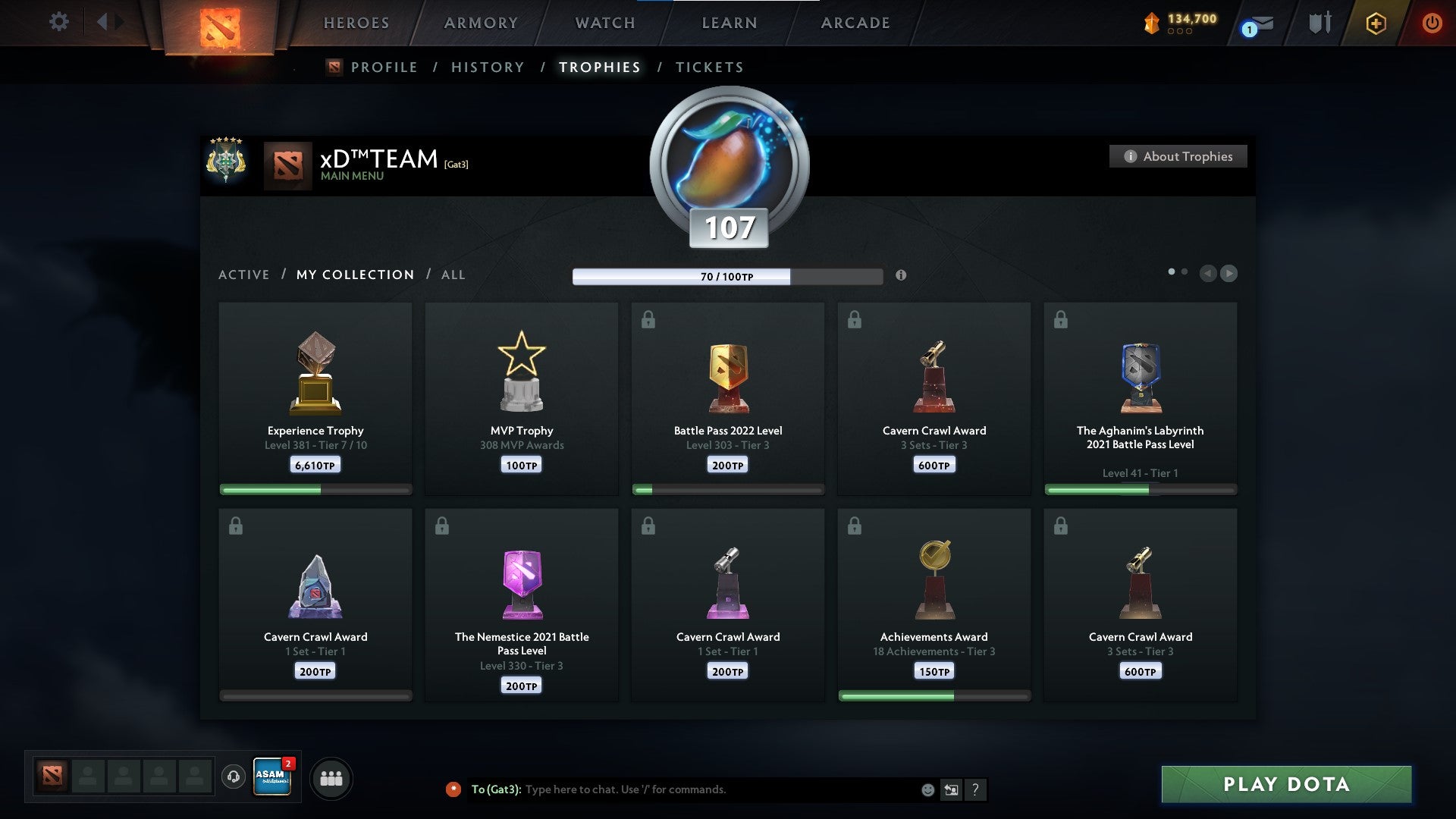Go to the previous trophy page arrow

point(1207,274)
